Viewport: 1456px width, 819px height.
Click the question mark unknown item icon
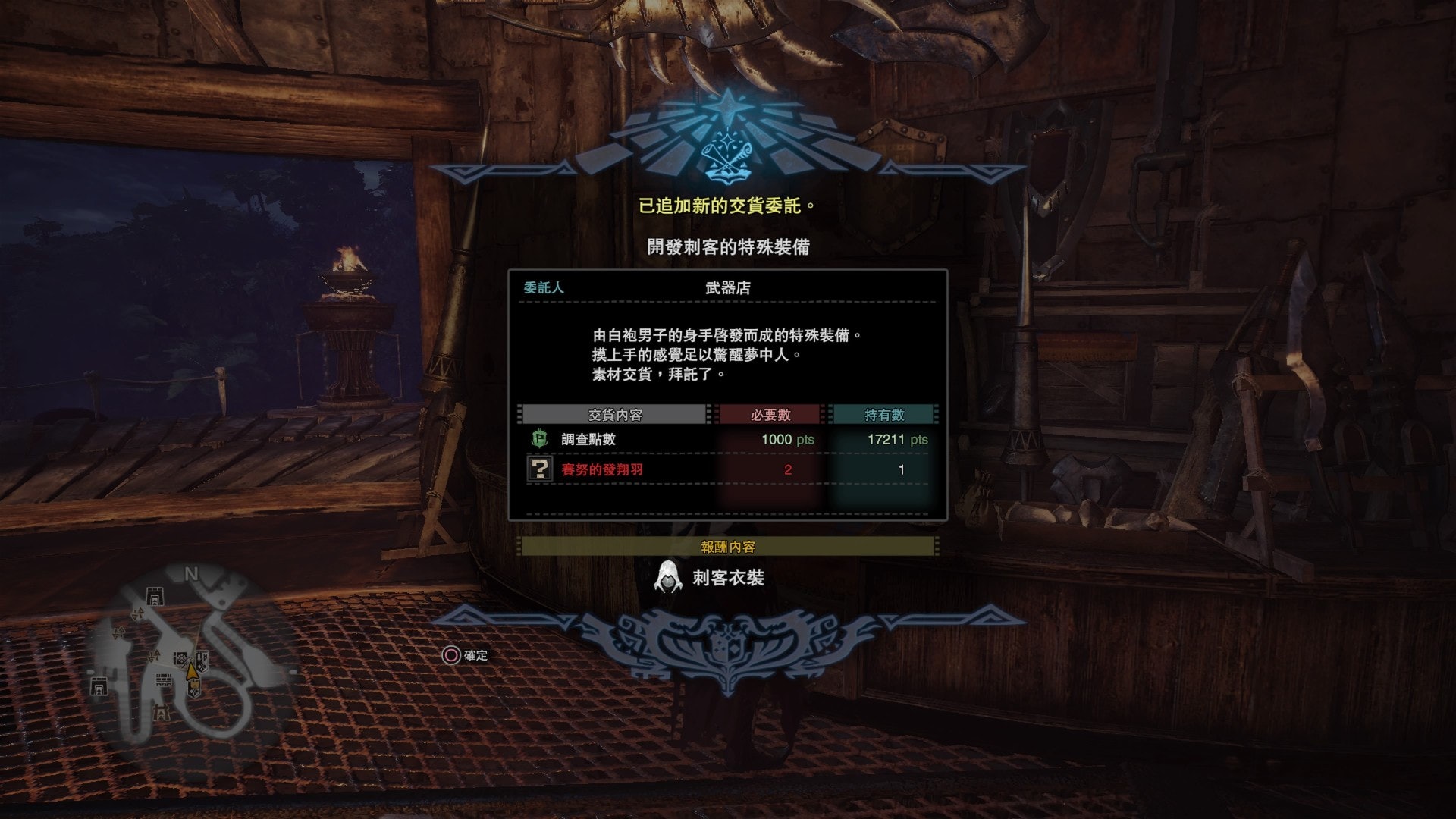[539, 469]
